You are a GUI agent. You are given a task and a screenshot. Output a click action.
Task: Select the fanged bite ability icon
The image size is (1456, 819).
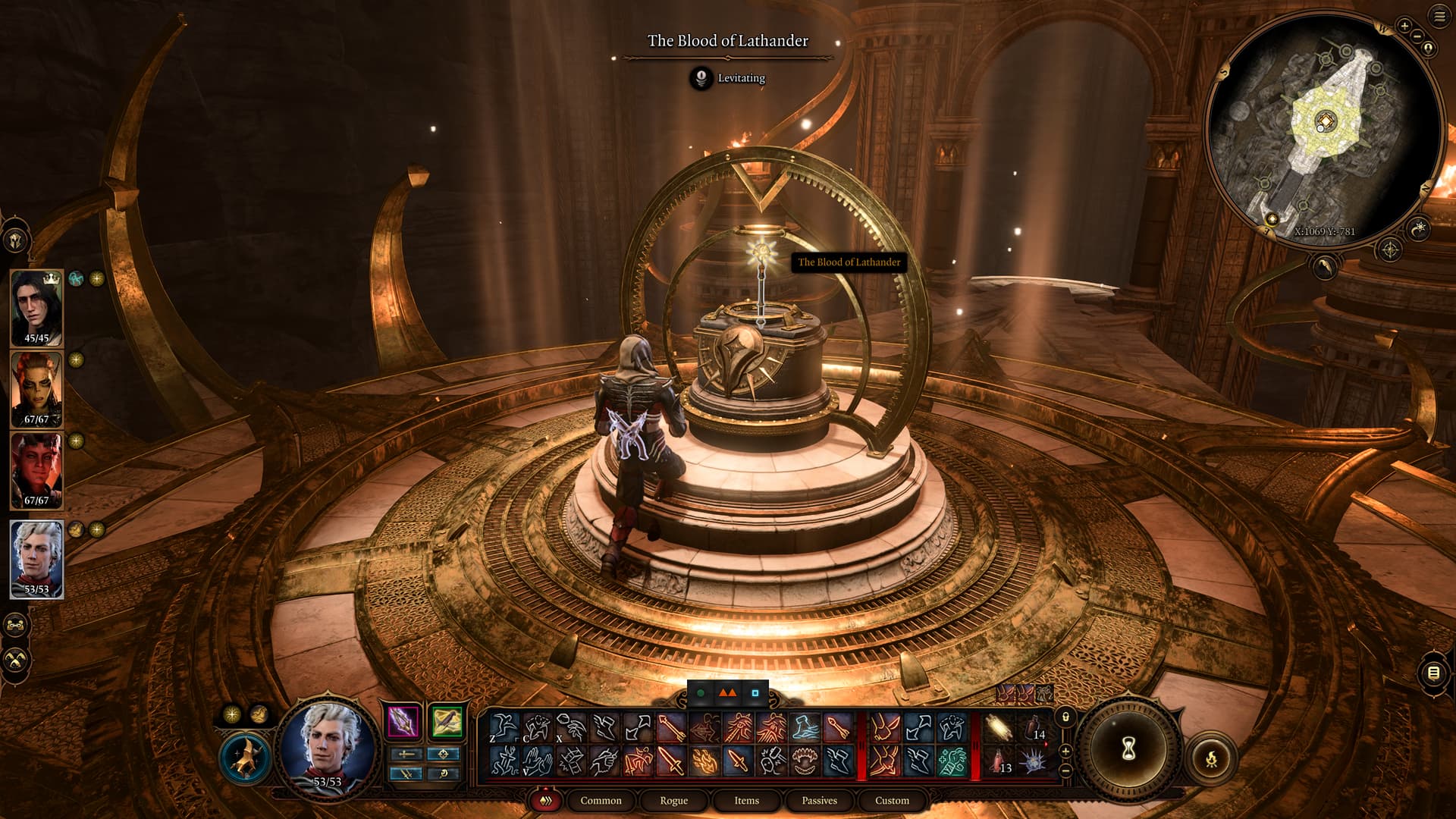(x=805, y=761)
